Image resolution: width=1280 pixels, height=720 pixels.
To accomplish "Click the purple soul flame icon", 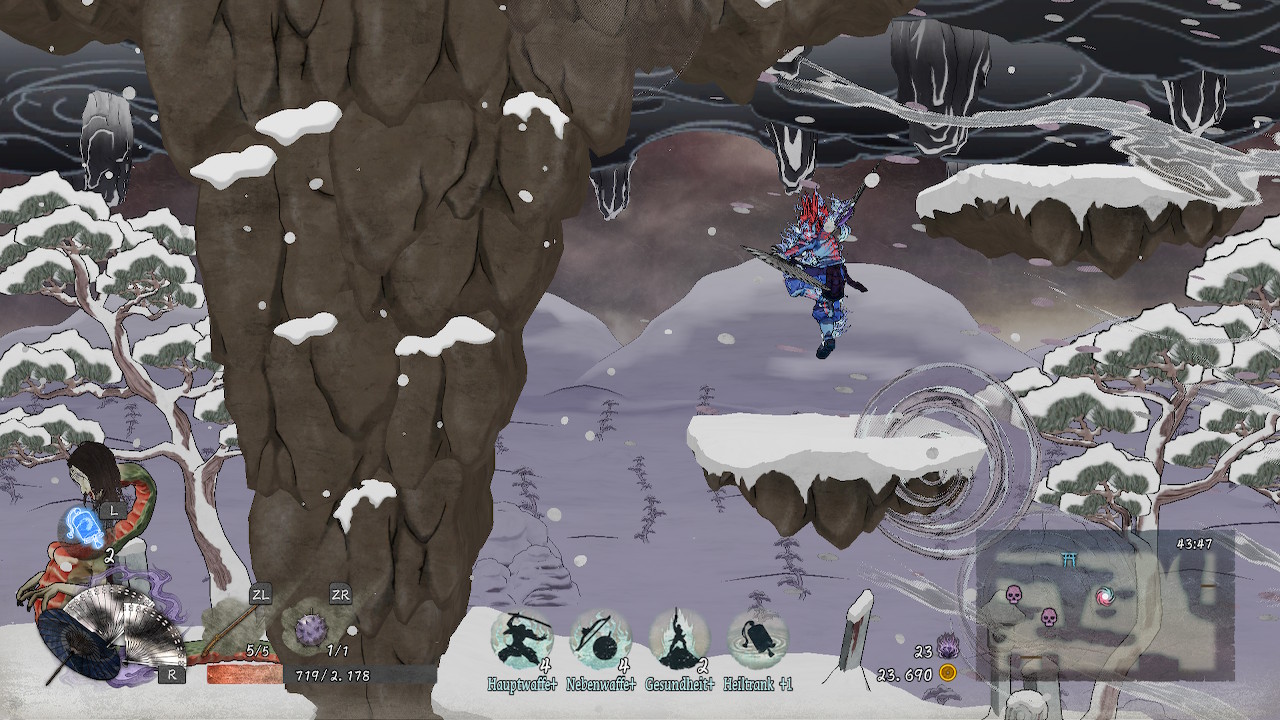I will pyautogui.click(x=946, y=651).
